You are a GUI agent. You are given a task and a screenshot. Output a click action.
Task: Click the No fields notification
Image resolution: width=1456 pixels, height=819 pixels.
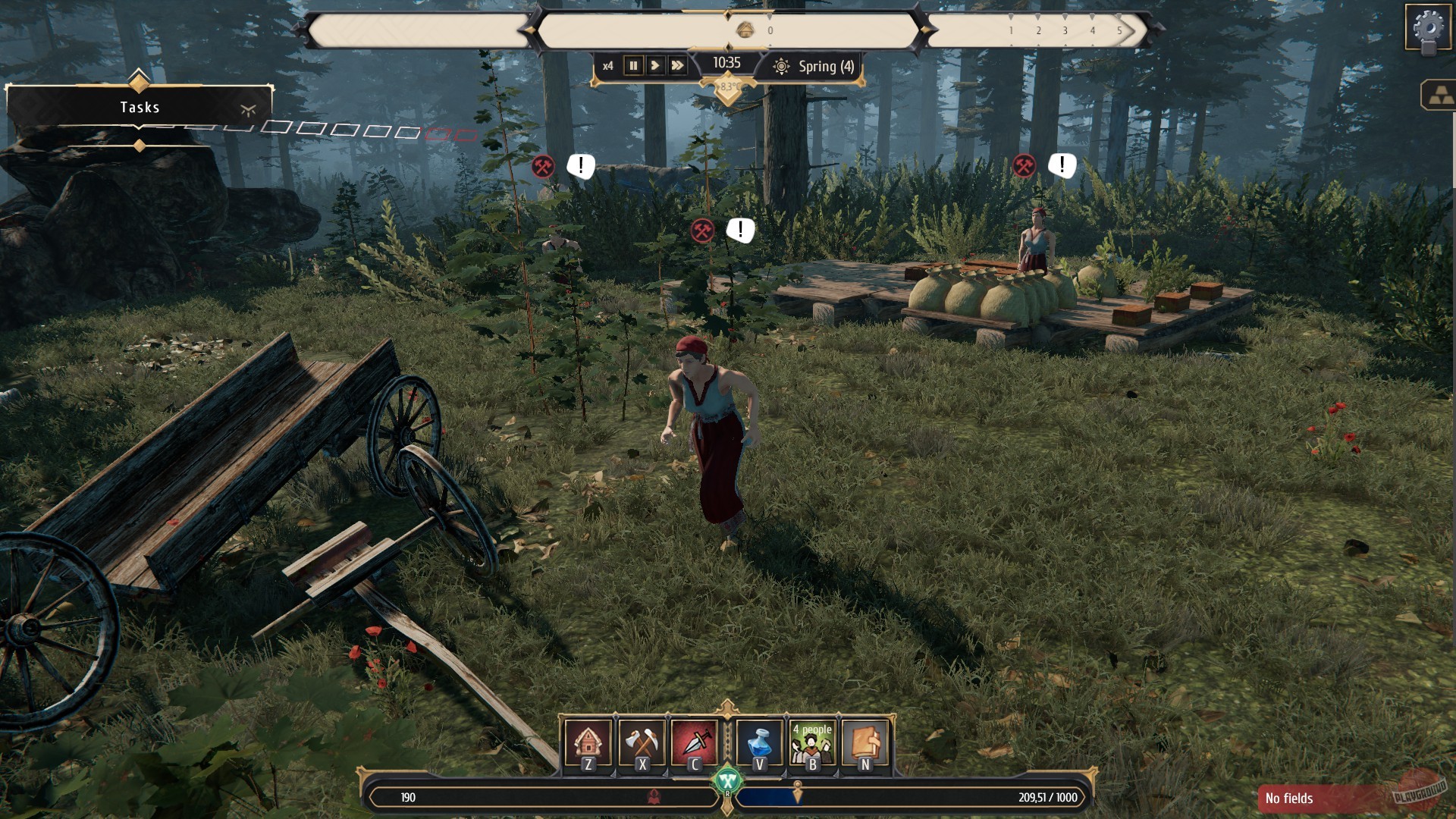[x=1321, y=798]
